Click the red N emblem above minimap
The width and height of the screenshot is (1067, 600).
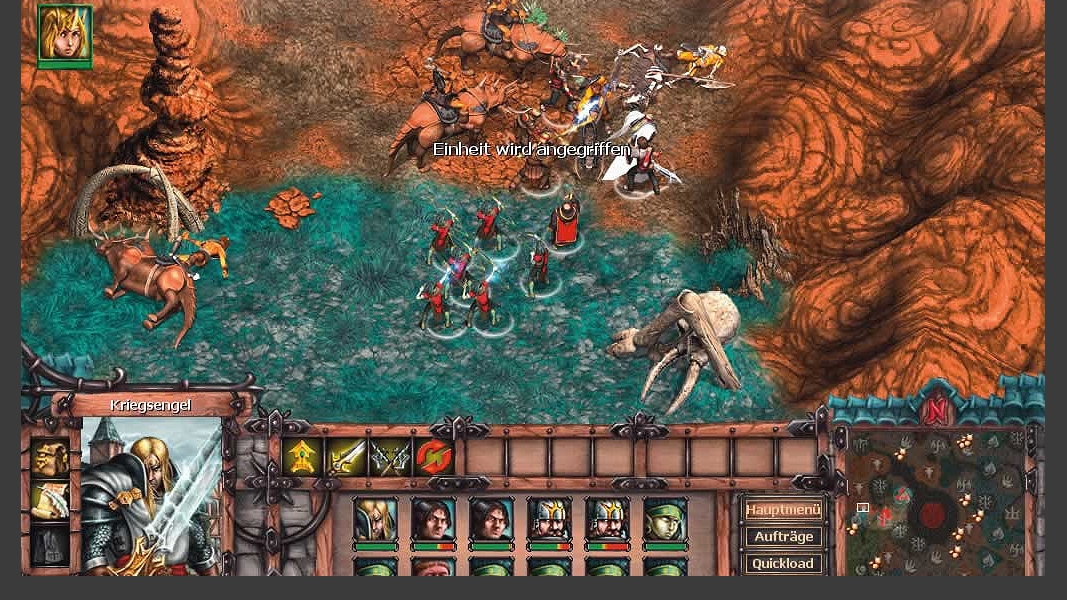936,411
